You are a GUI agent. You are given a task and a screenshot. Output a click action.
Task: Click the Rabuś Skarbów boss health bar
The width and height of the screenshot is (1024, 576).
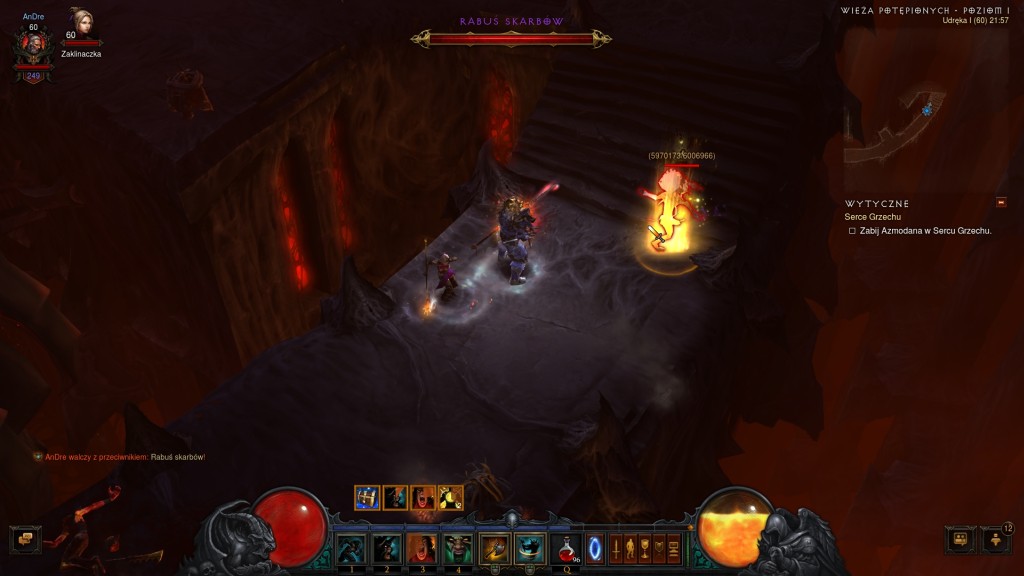[511, 39]
